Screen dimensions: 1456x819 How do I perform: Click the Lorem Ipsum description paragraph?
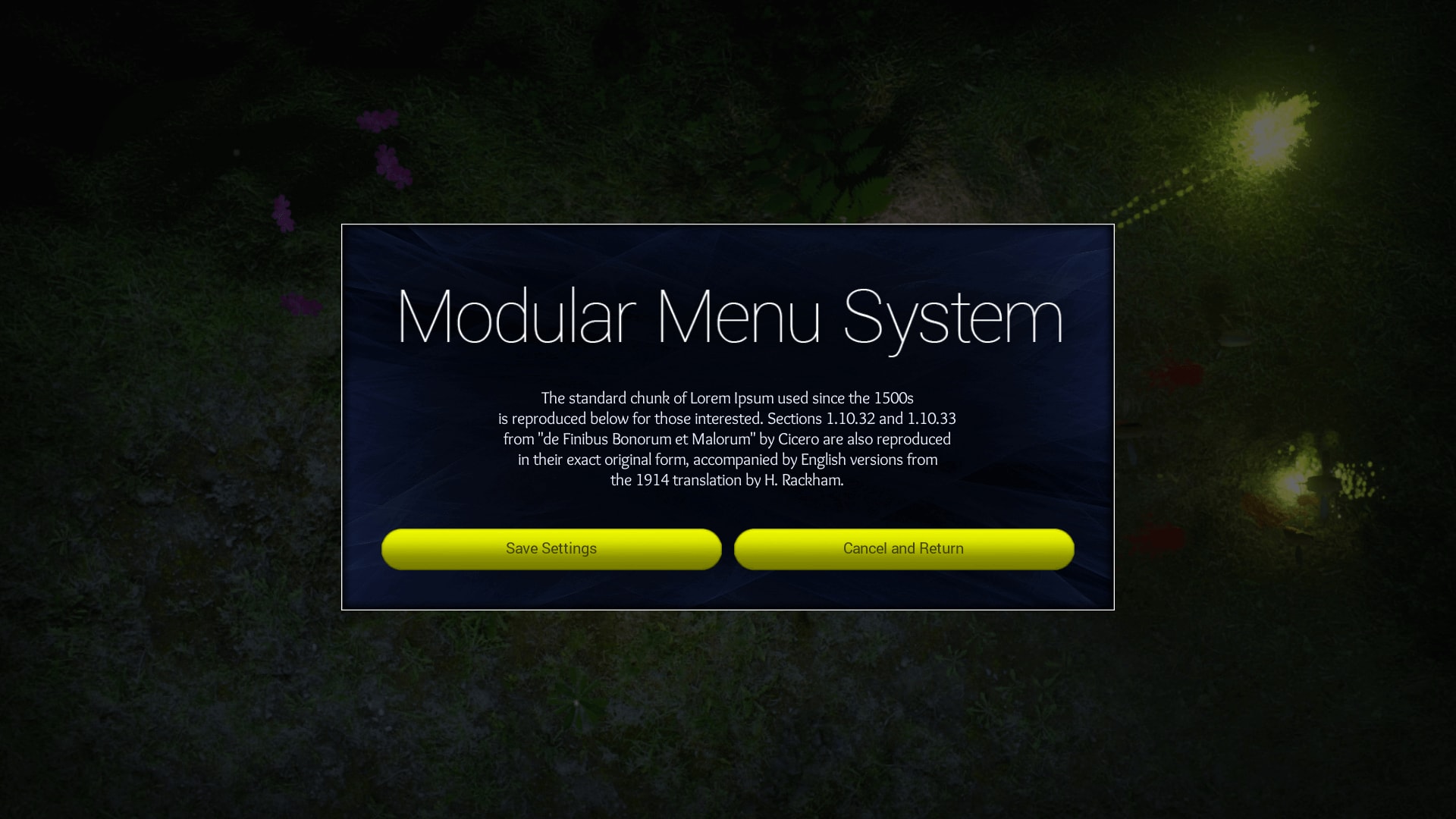728,438
